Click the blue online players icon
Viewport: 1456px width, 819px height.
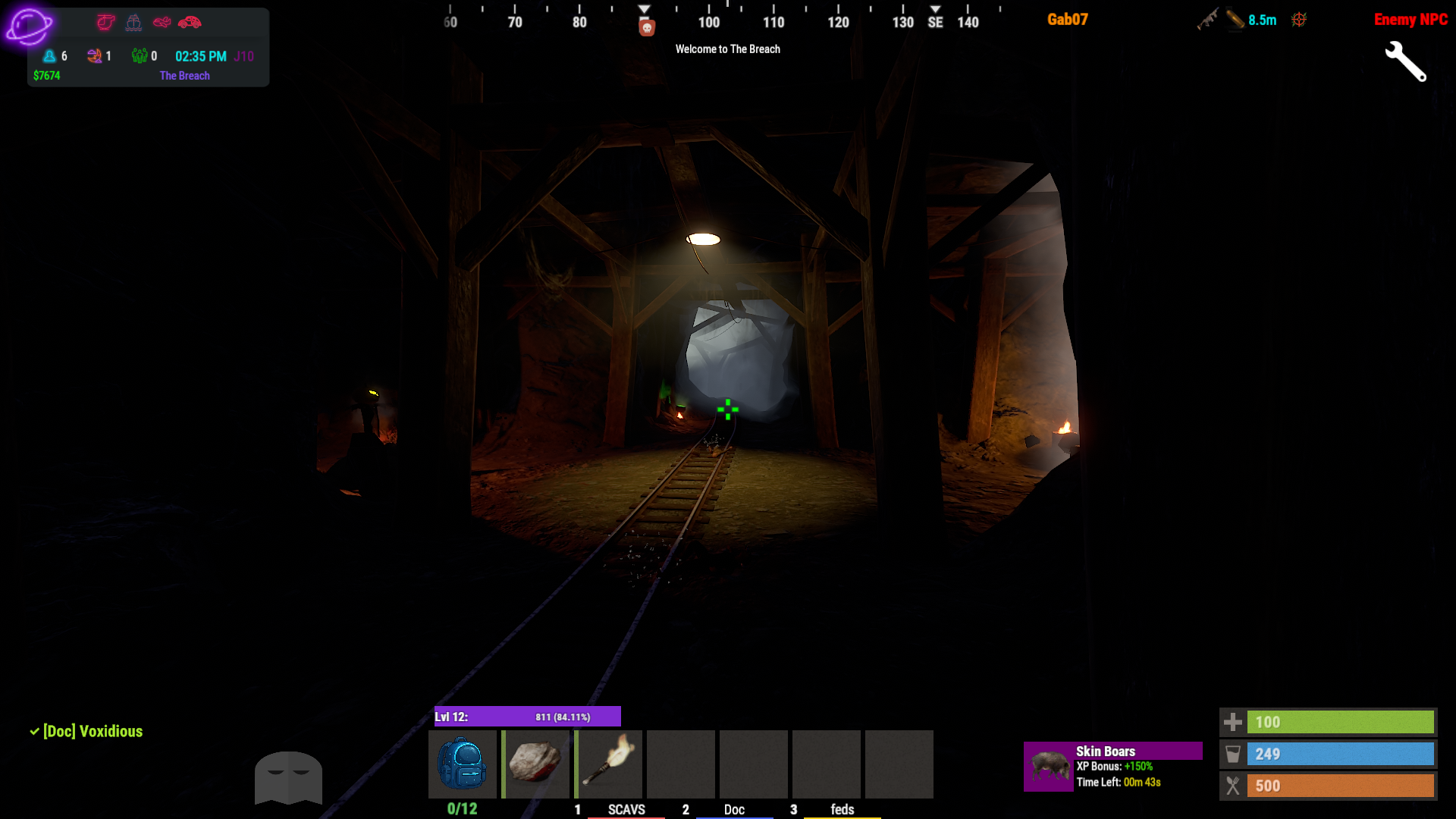coord(49,55)
